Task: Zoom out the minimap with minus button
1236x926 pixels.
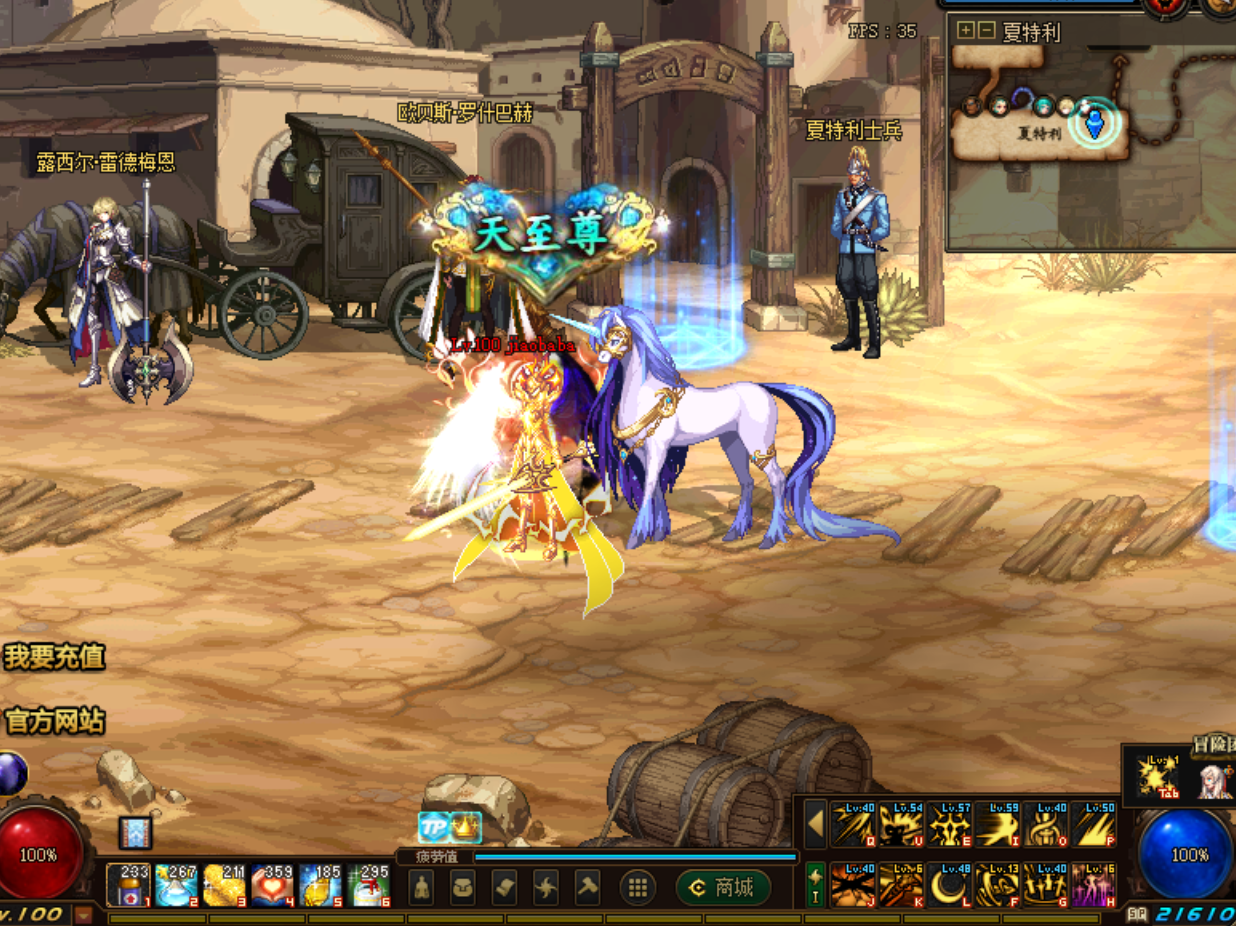Action: click(x=986, y=30)
